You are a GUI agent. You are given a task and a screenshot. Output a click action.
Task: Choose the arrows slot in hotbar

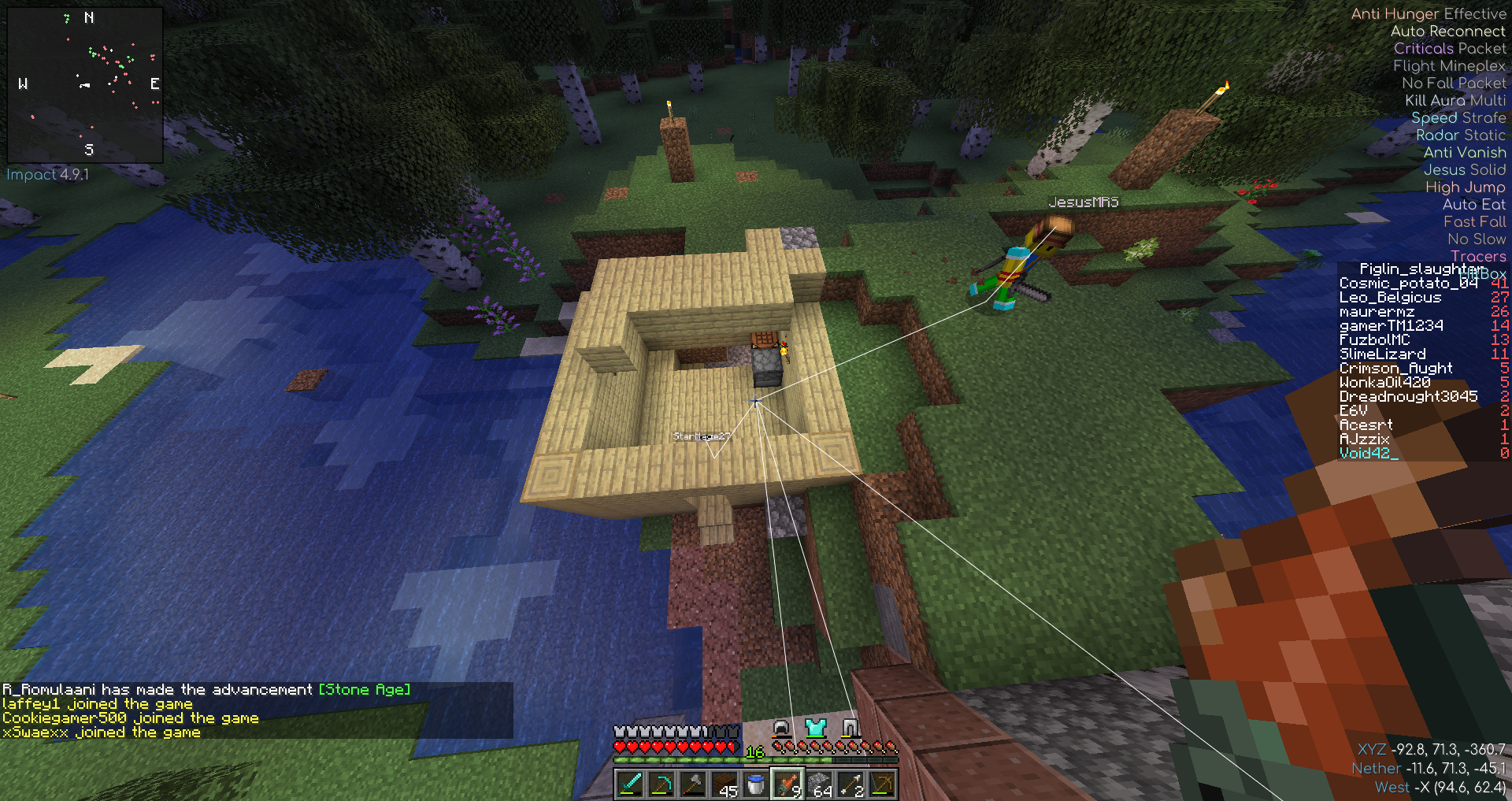850,784
